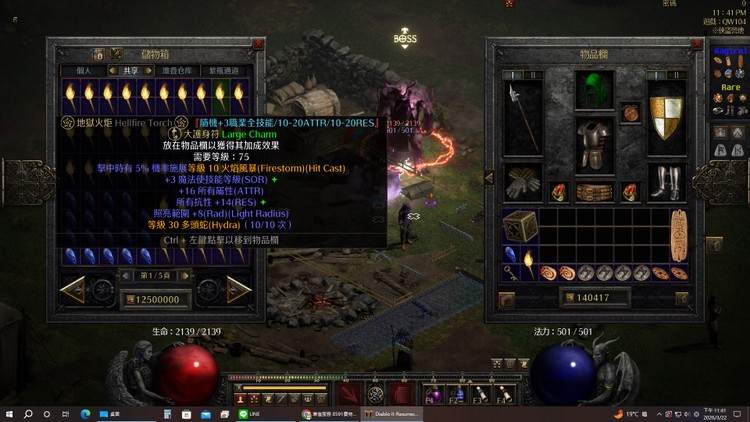The image size is (750, 422).
Task: Open the Windows Start menu
Action: click(x=9, y=413)
